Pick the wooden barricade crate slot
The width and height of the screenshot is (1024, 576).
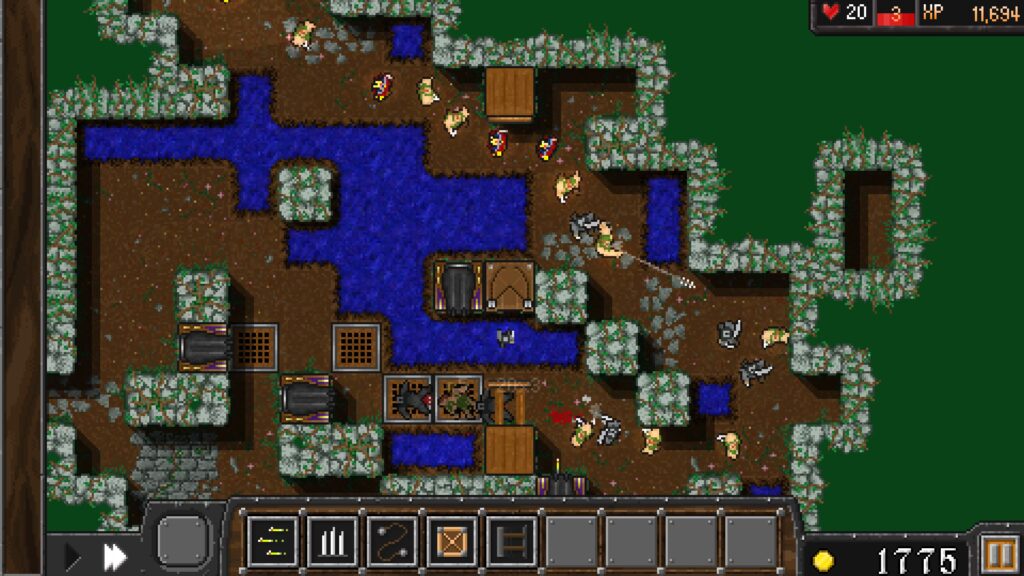point(452,541)
